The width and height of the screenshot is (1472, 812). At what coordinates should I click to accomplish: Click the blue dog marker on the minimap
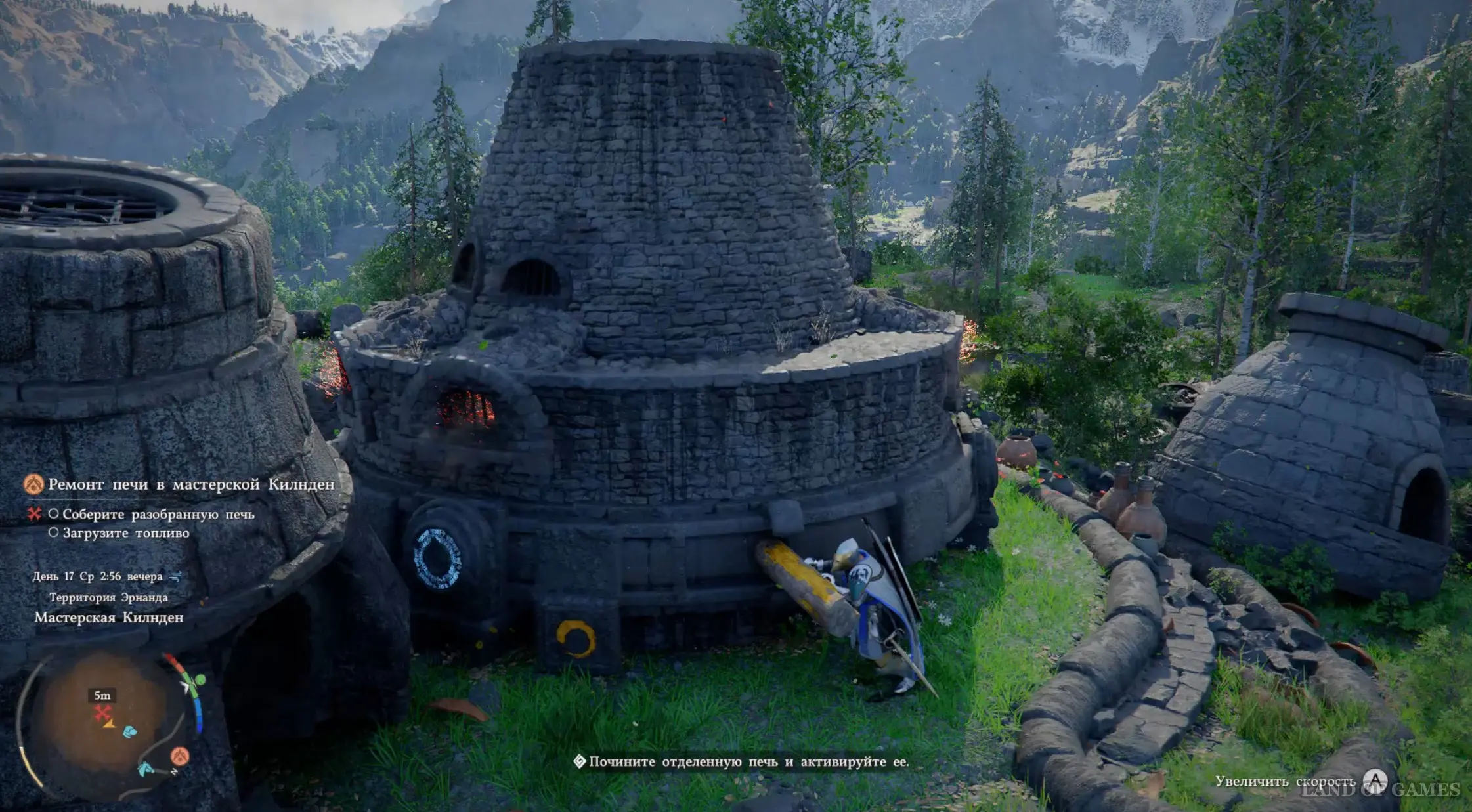[131, 731]
